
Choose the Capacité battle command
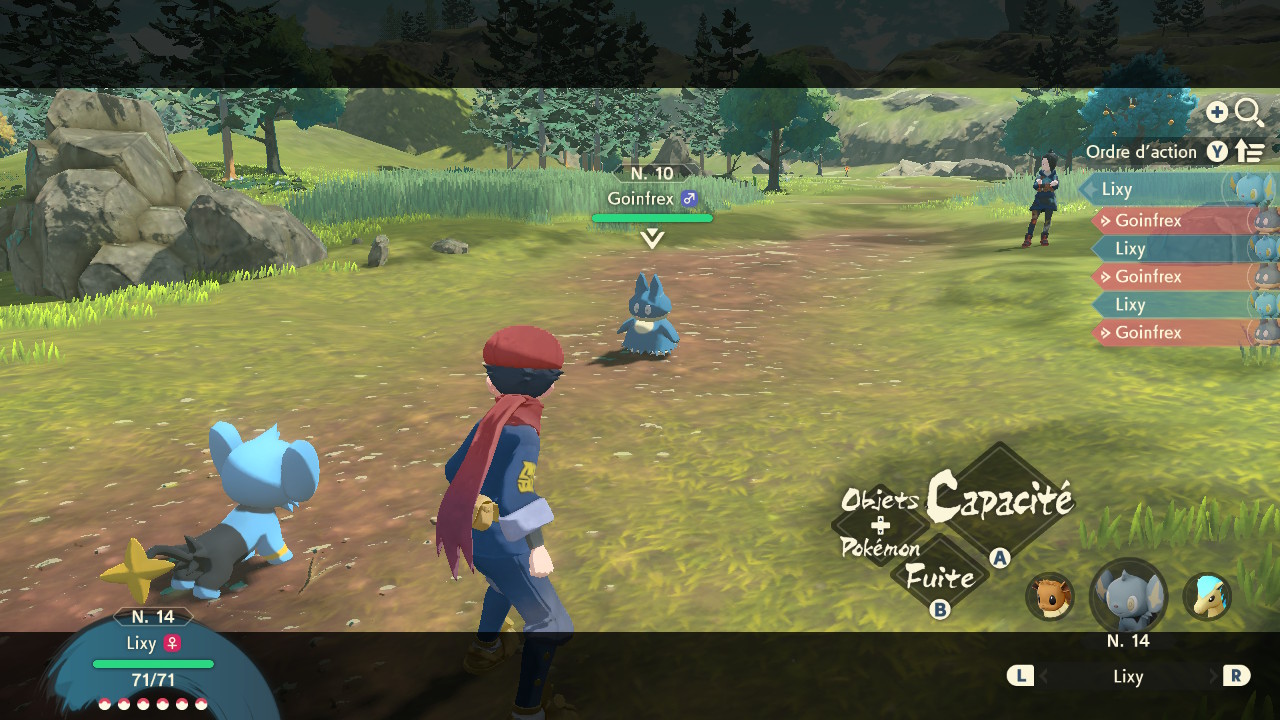(x=1000, y=498)
